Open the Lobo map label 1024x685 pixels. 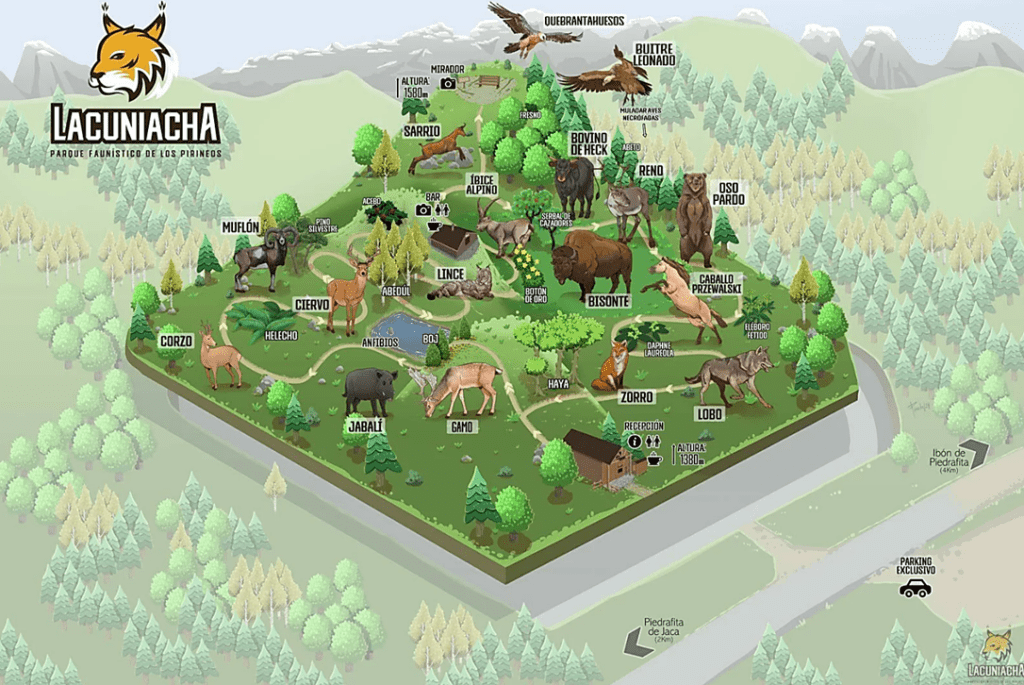point(709,412)
